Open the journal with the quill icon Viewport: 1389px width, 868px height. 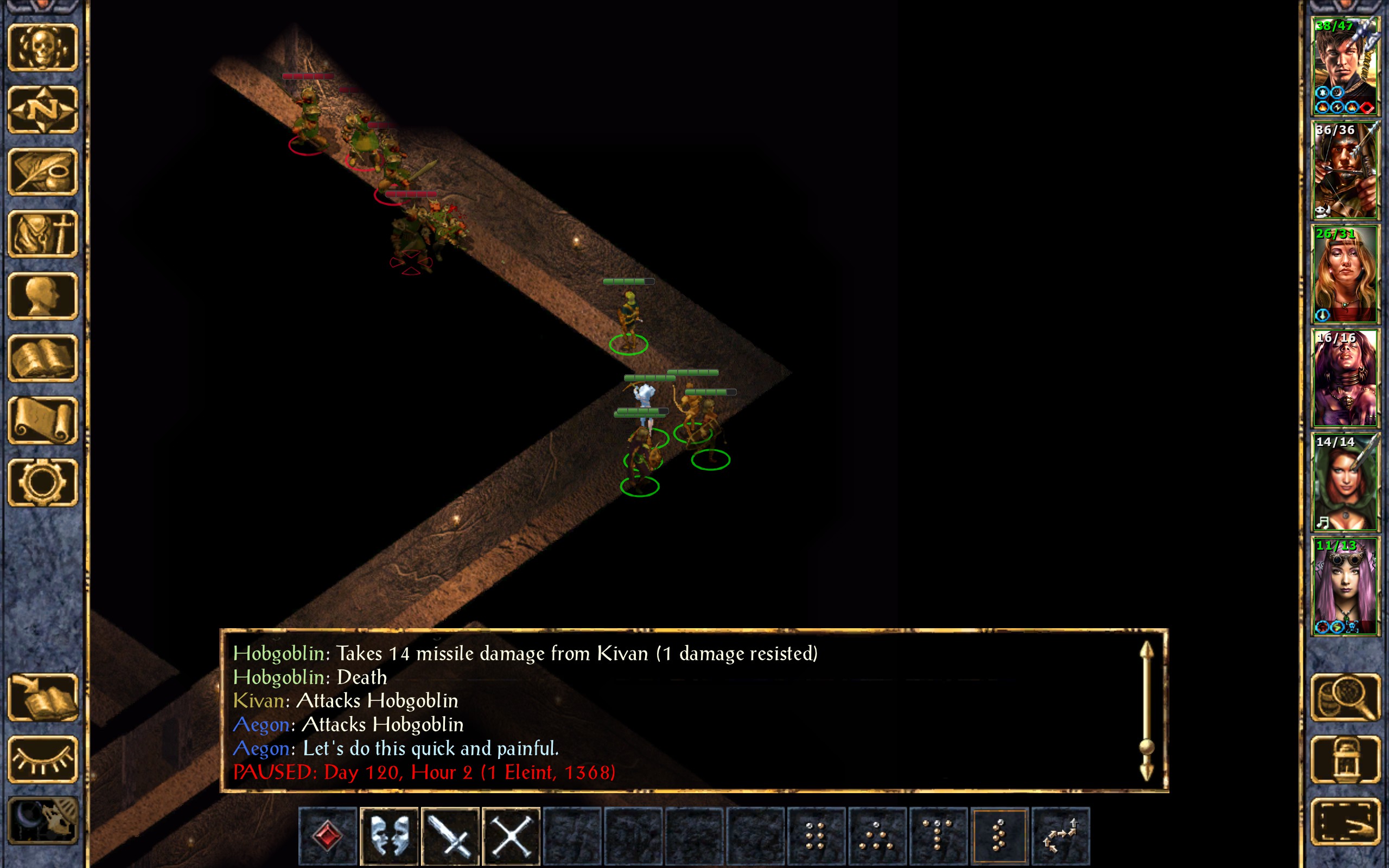tap(43, 171)
